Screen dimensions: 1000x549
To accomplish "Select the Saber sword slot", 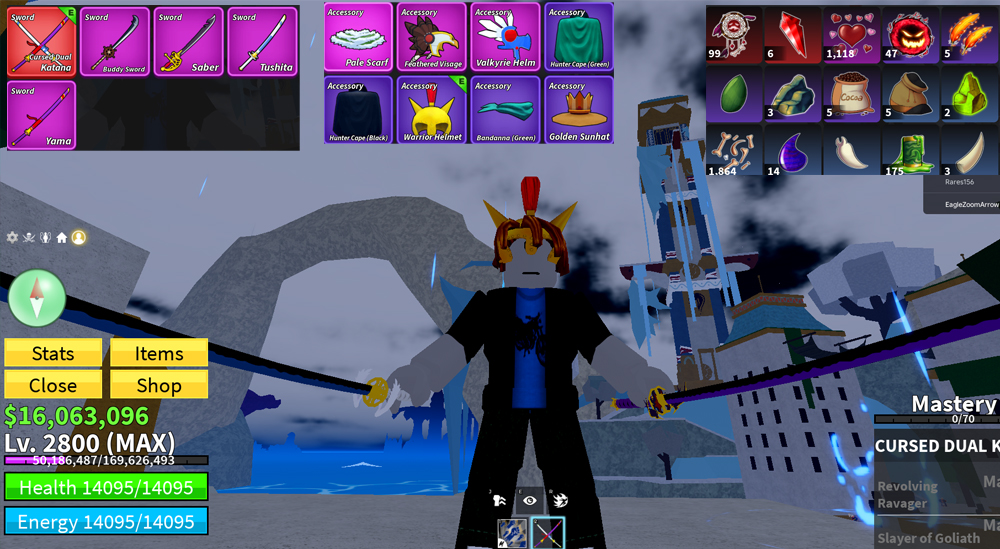I will (188, 42).
